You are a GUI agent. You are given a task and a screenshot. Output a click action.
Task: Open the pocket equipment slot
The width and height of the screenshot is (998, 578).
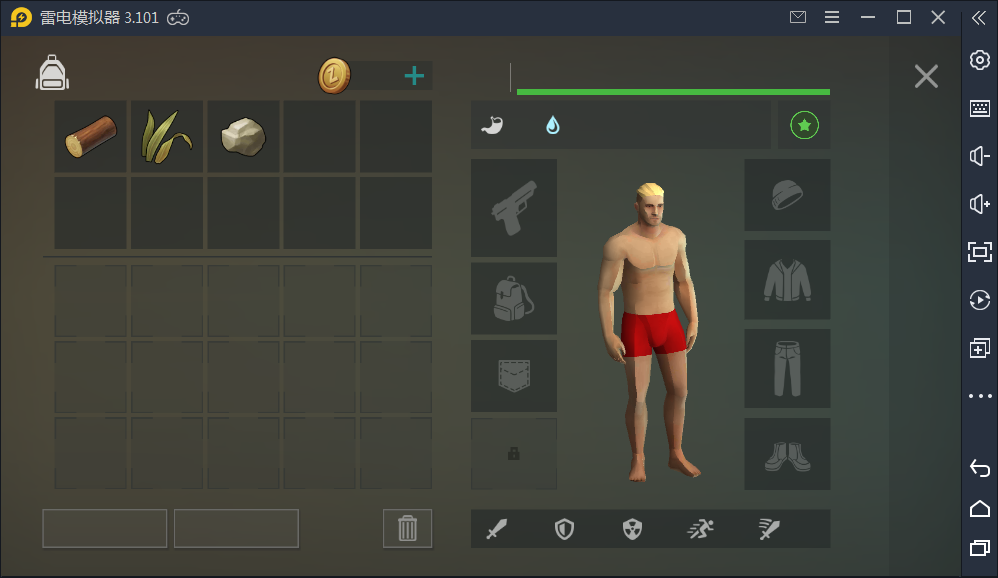(514, 376)
